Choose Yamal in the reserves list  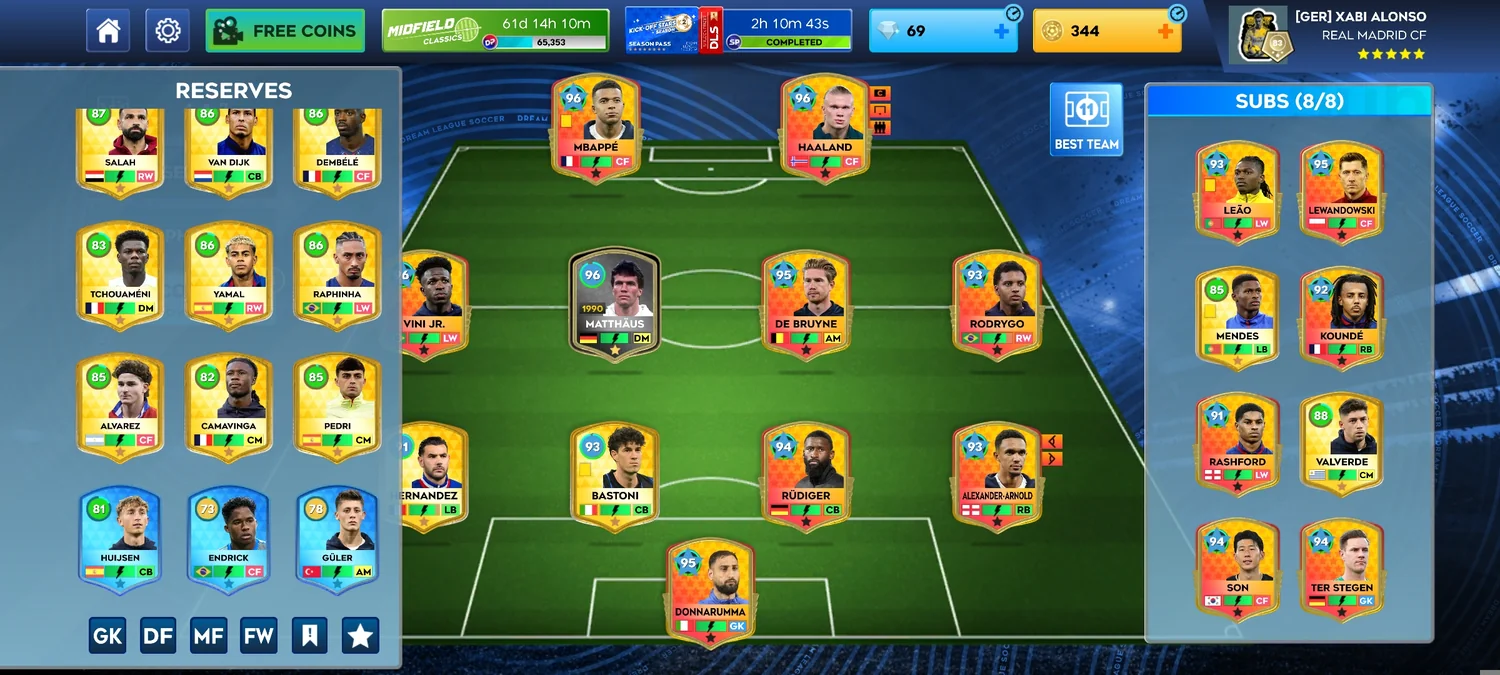pos(229,274)
